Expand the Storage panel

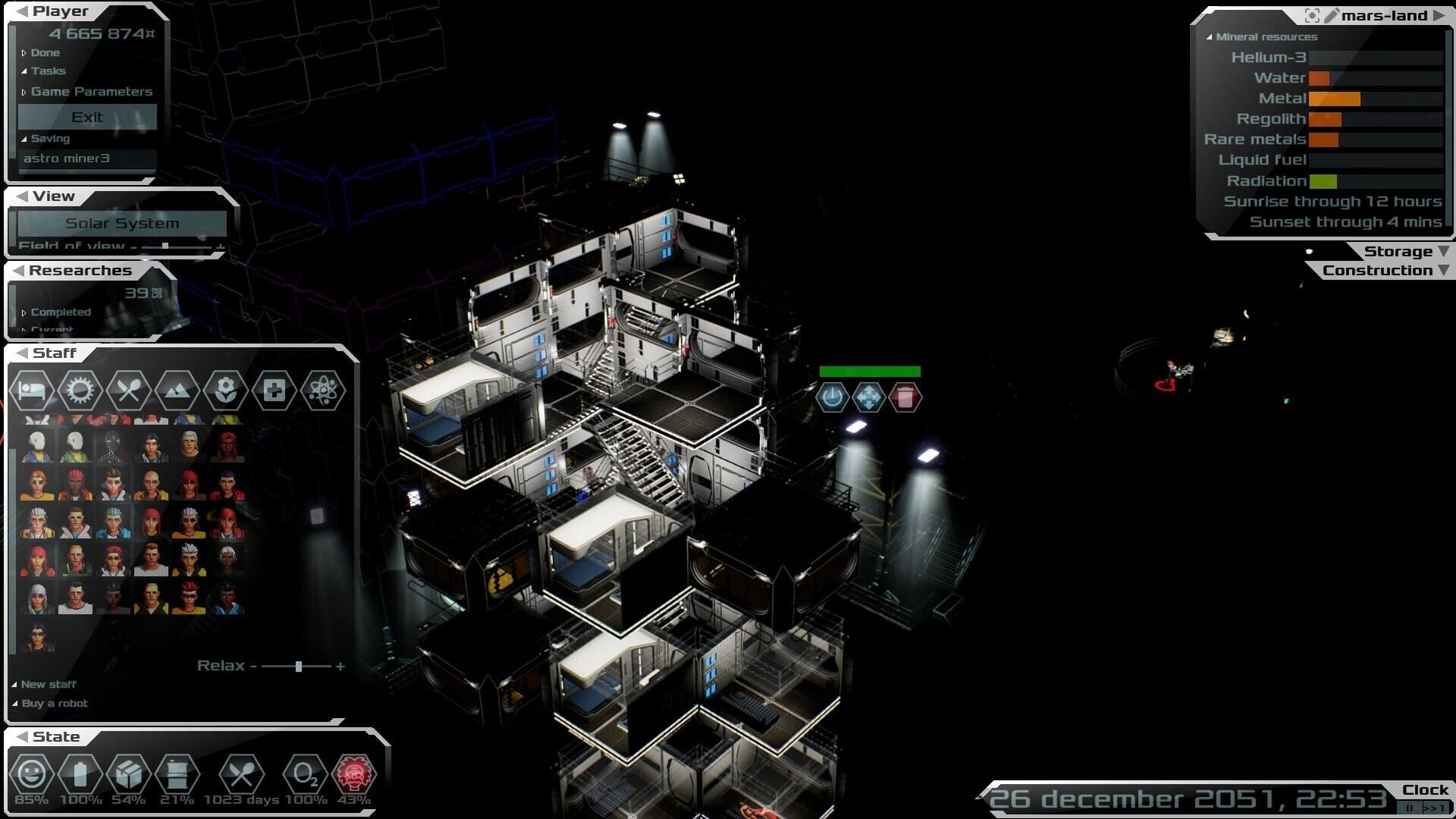coord(1406,252)
